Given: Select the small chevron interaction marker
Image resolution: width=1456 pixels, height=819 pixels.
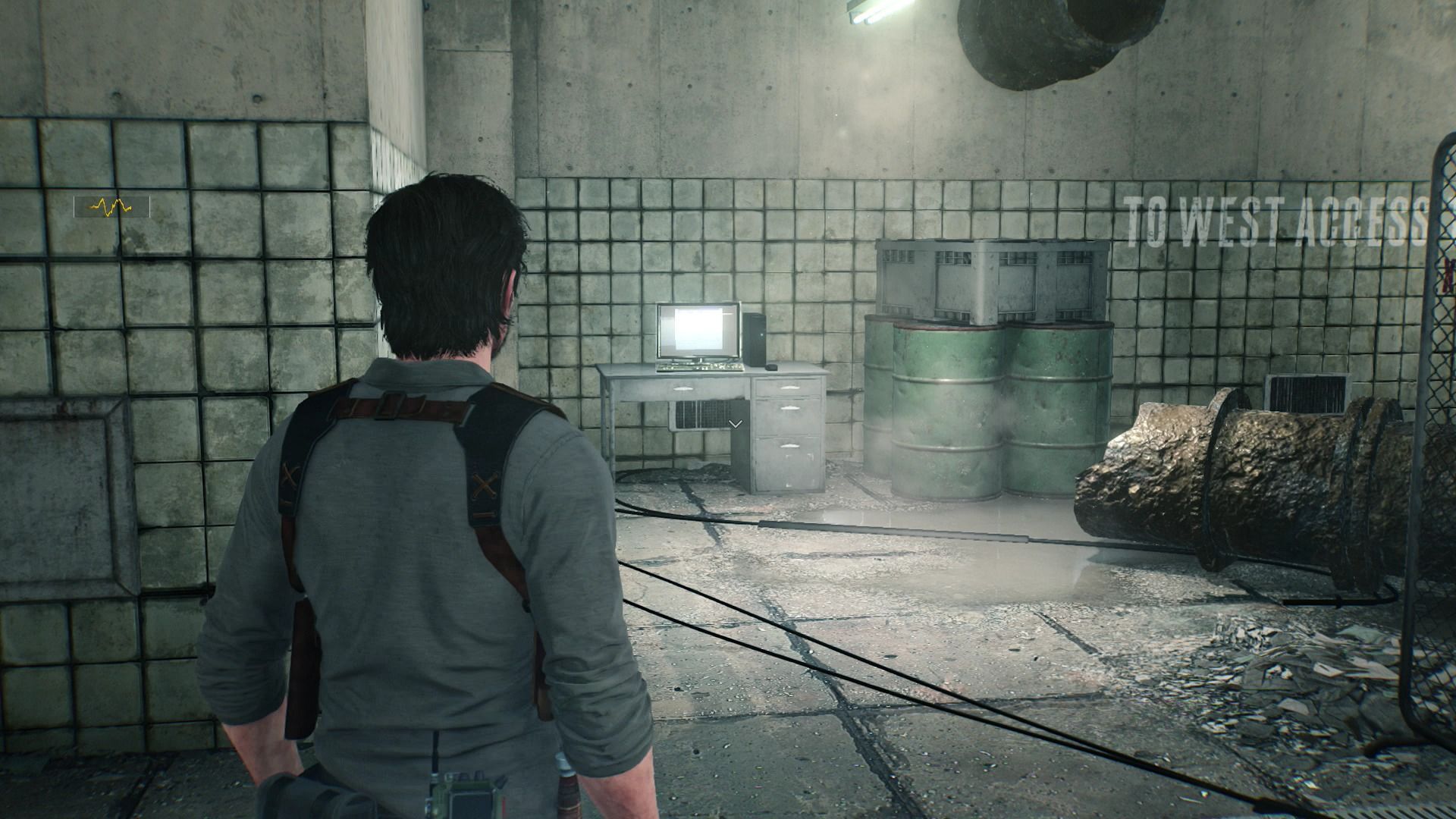Looking at the screenshot, I should pos(734,424).
